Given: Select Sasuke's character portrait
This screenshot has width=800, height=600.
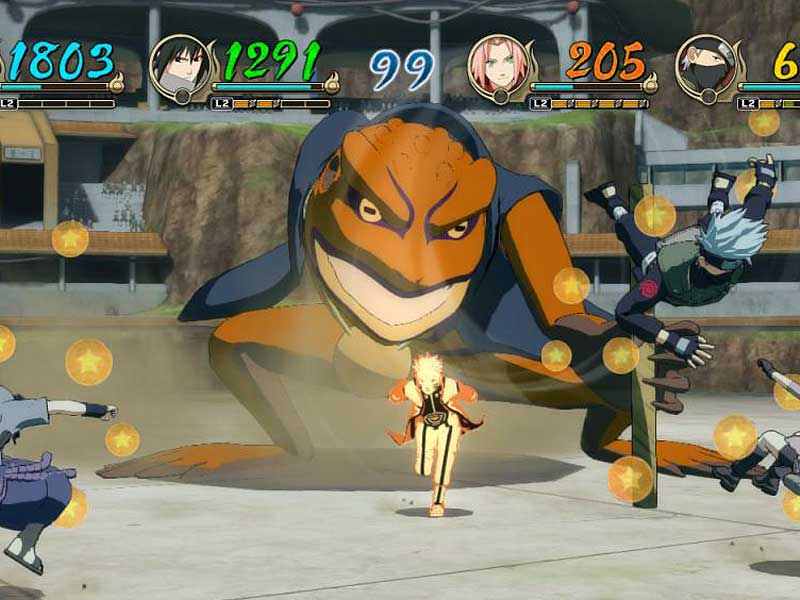Looking at the screenshot, I should pyautogui.click(x=180, y=67).
